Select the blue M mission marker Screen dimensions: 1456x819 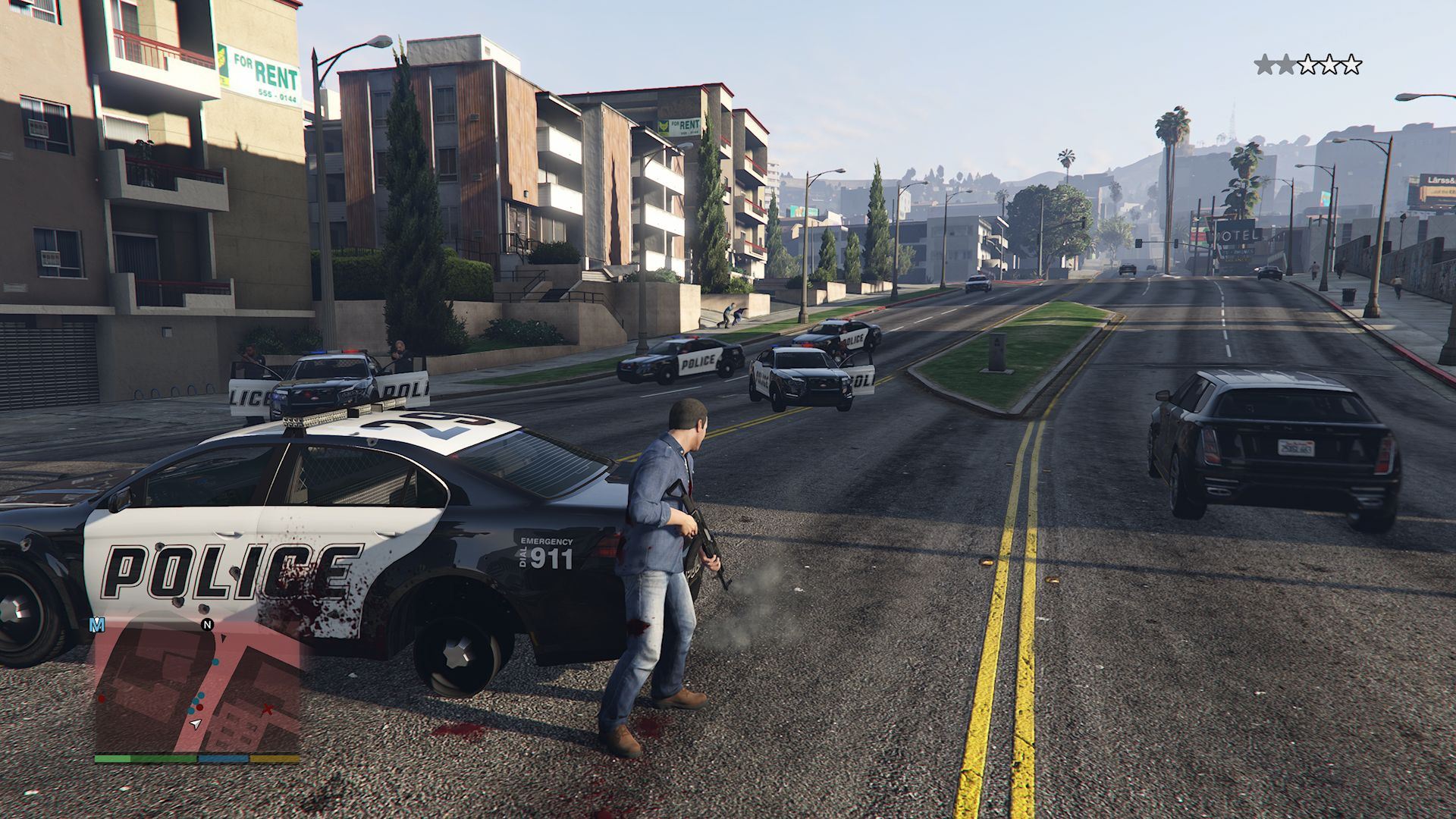pyautogui.click(x=97, y=625)
